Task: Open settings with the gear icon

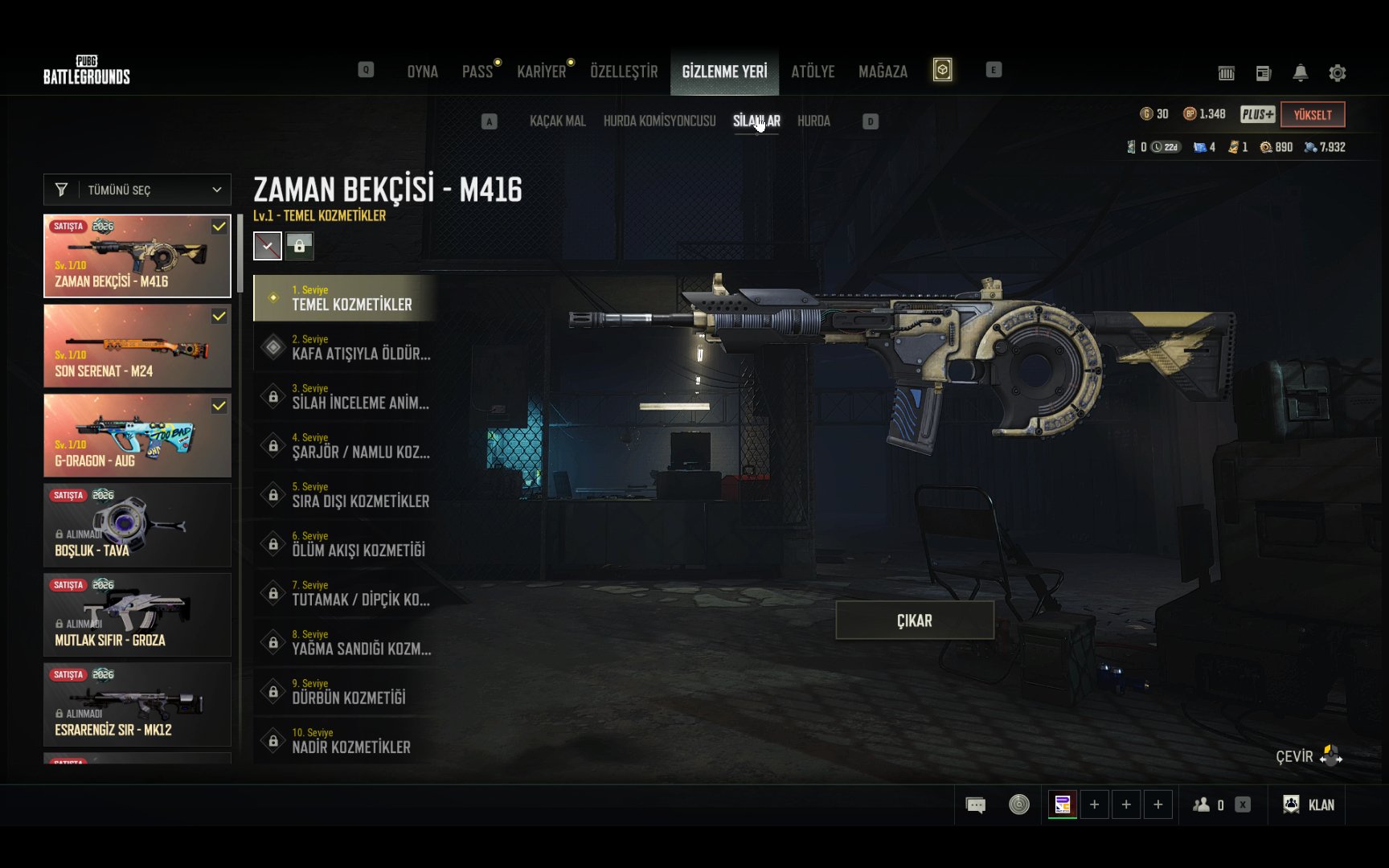Action: 1338,73
